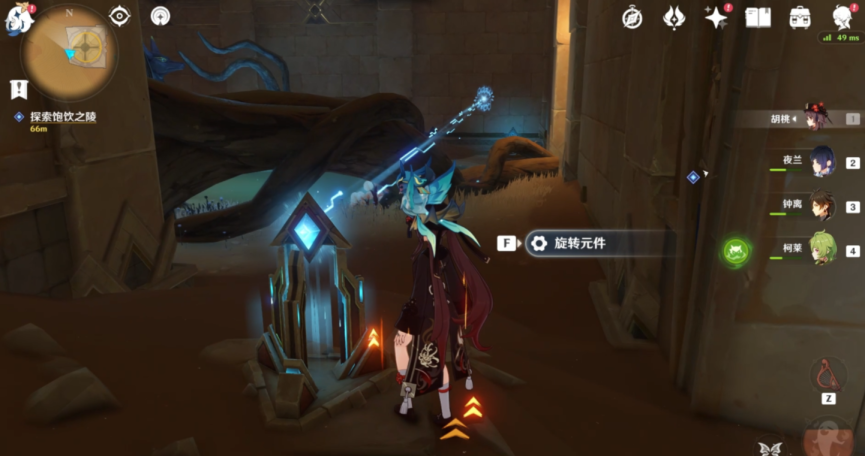Open the Paimon menu icon
This screenshot has width=865, height=456.
17,18
